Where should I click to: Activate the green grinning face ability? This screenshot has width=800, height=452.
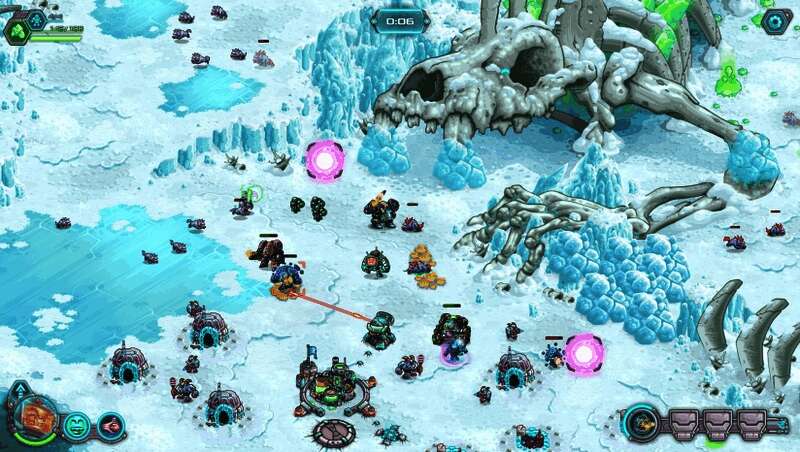coord(76,426)
